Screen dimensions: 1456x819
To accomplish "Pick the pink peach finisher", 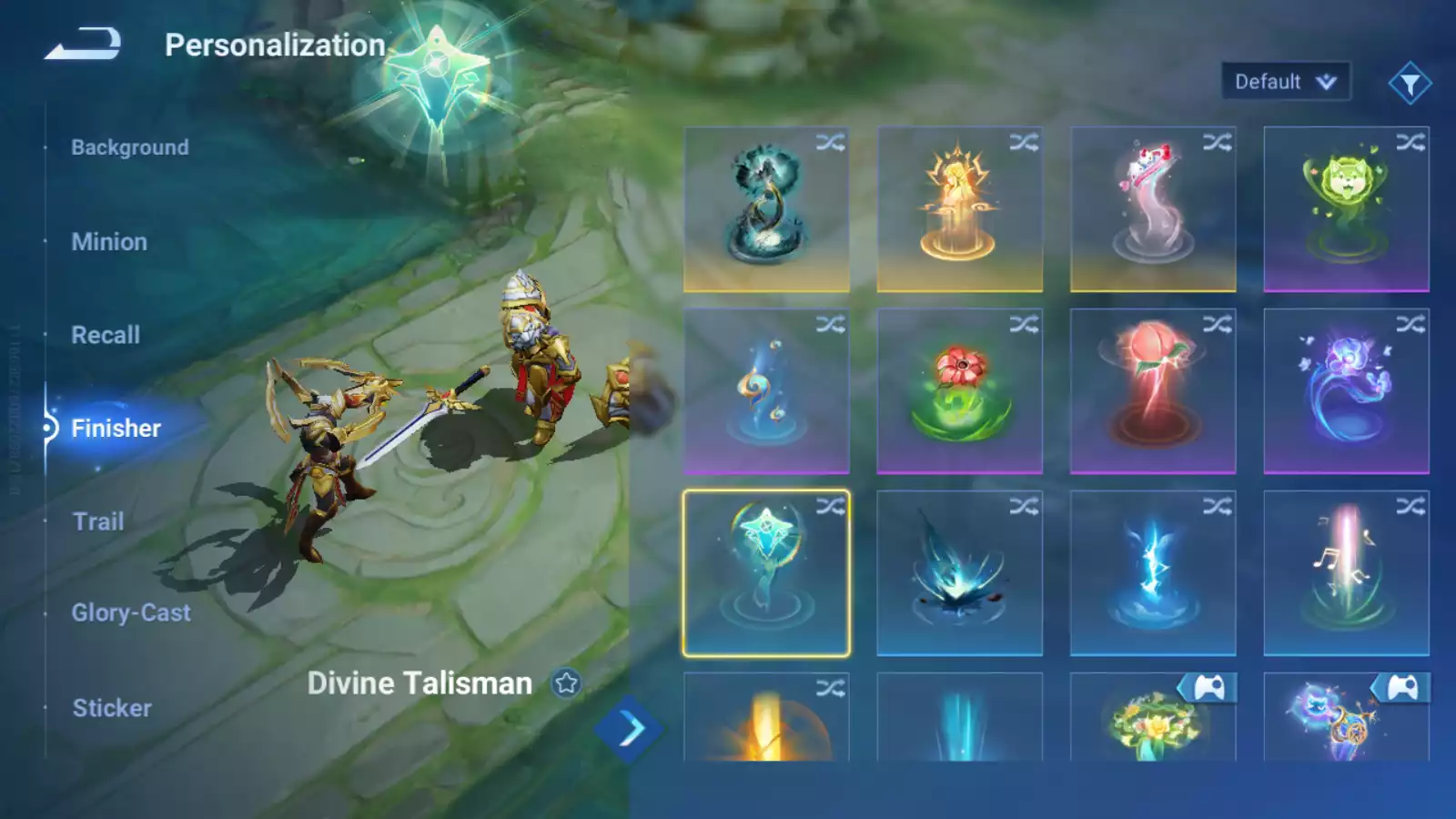I will 1152,391.
